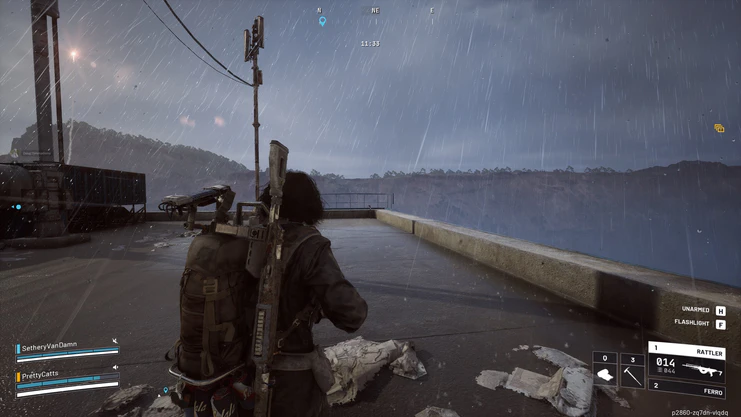The height and width of the screenshot is (417, 741).
Task: Click the blue teammate marker near backpack
Action: click(x=166, y=391)
